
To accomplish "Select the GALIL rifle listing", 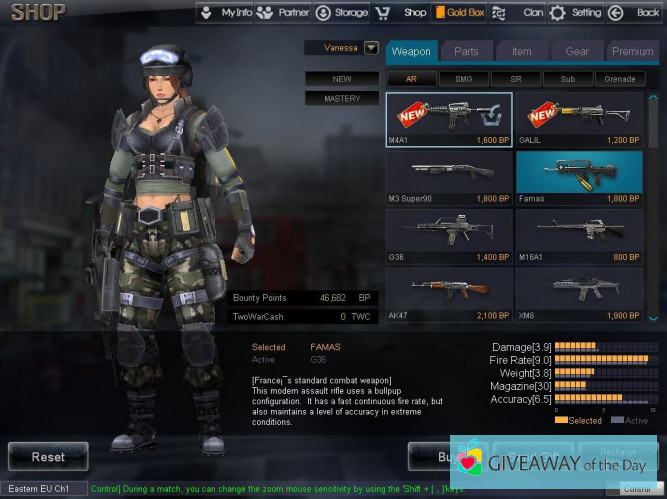I will pos(580,120).
